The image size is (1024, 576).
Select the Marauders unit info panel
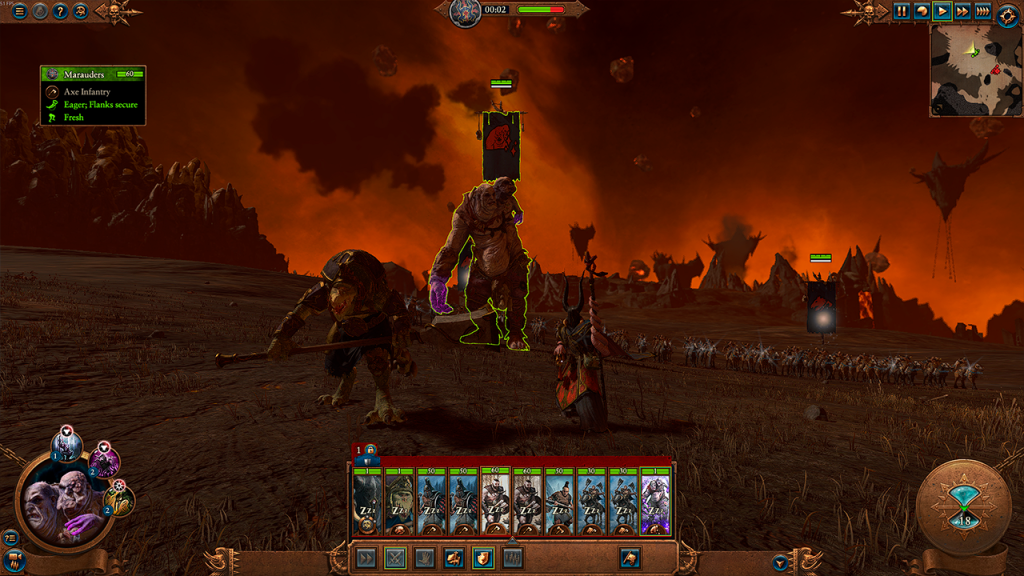tap(93, 95)
